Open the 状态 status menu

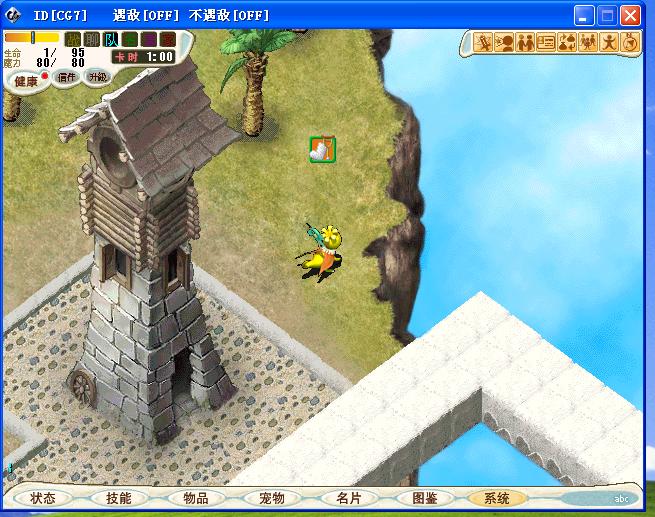point(43,497)
